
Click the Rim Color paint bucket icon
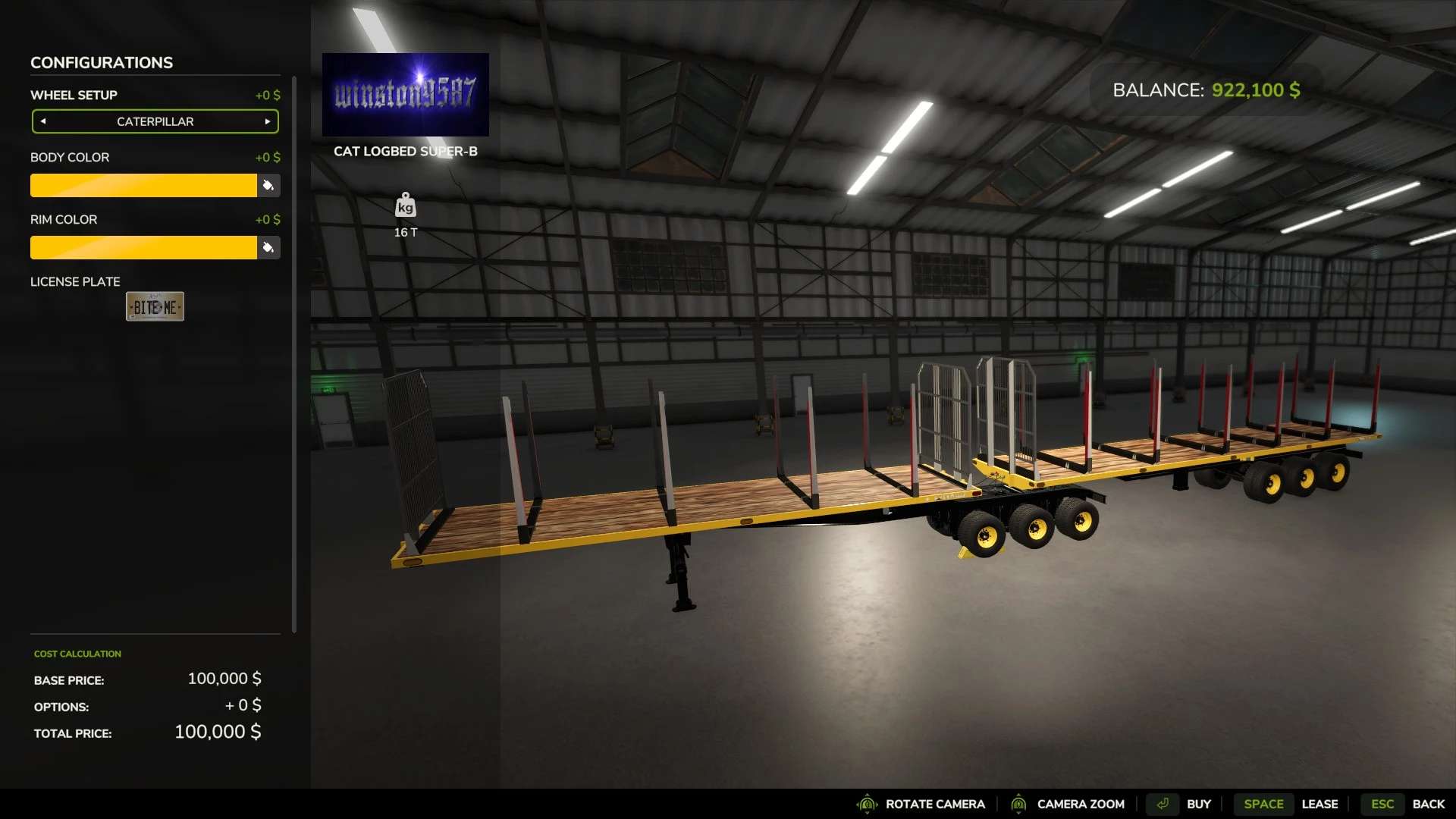[x=268, y=247]
